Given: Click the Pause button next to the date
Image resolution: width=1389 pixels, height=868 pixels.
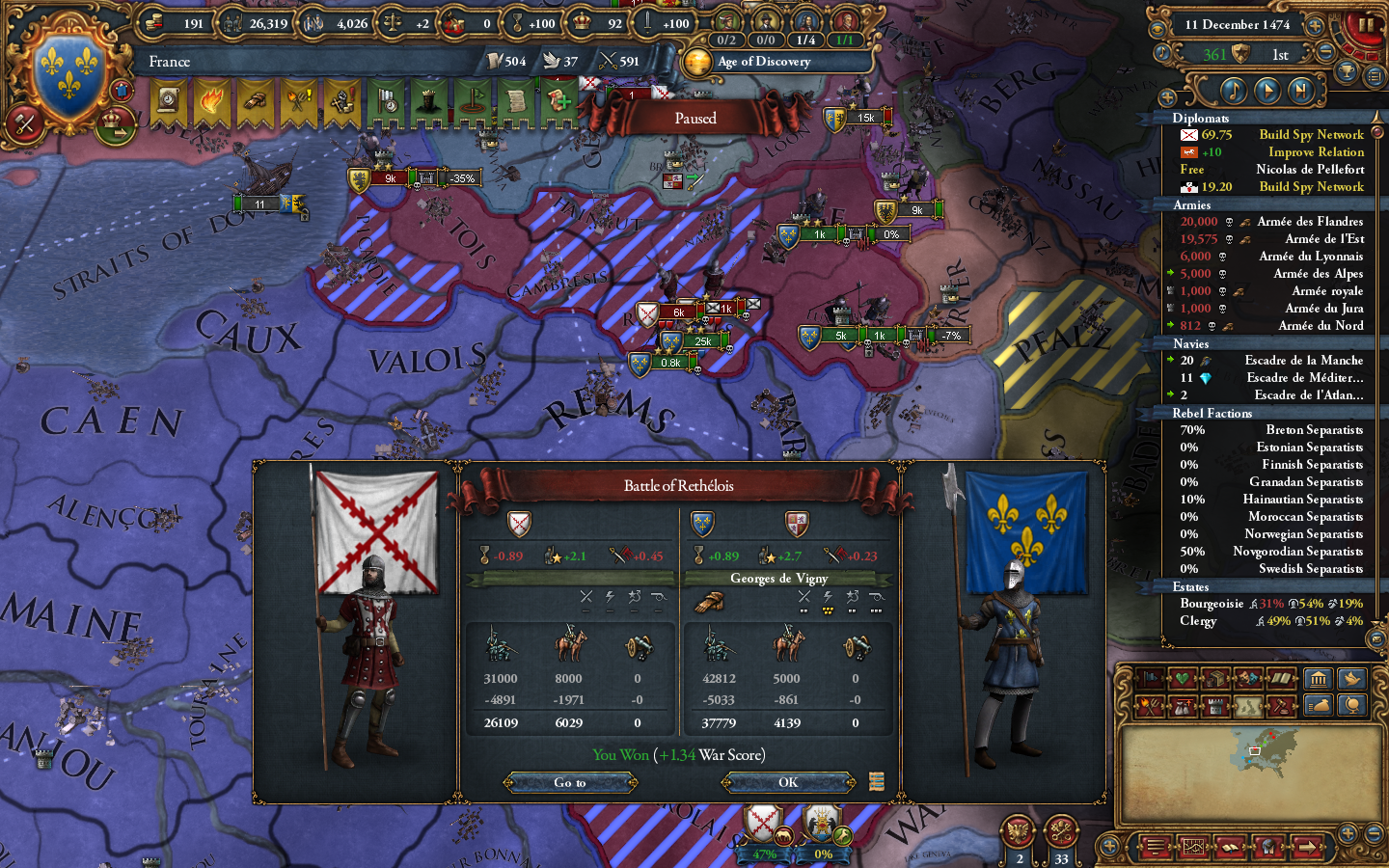Looking at the screenshot, I should [x=1366, y=26].
